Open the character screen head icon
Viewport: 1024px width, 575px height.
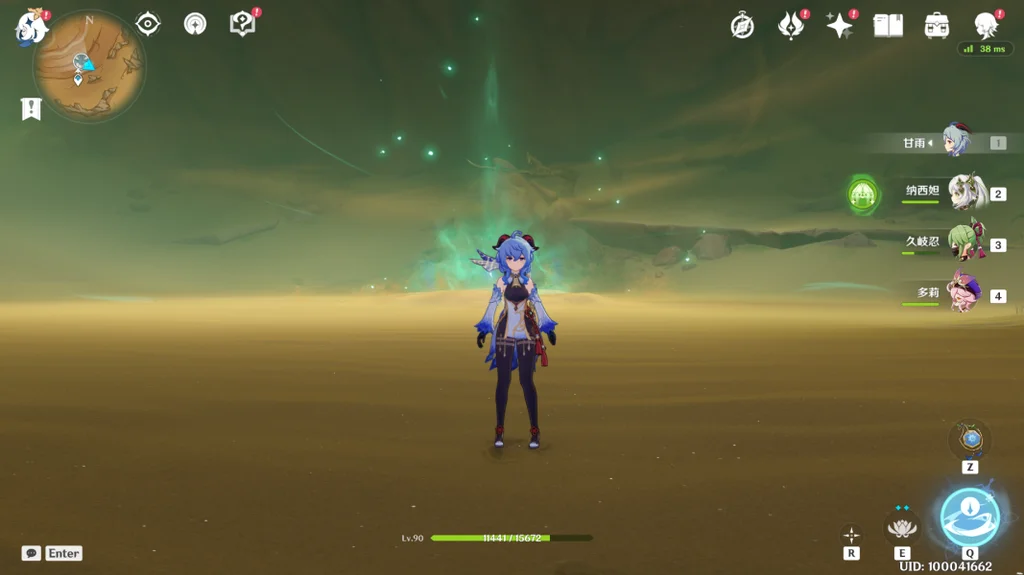[986, 26]
